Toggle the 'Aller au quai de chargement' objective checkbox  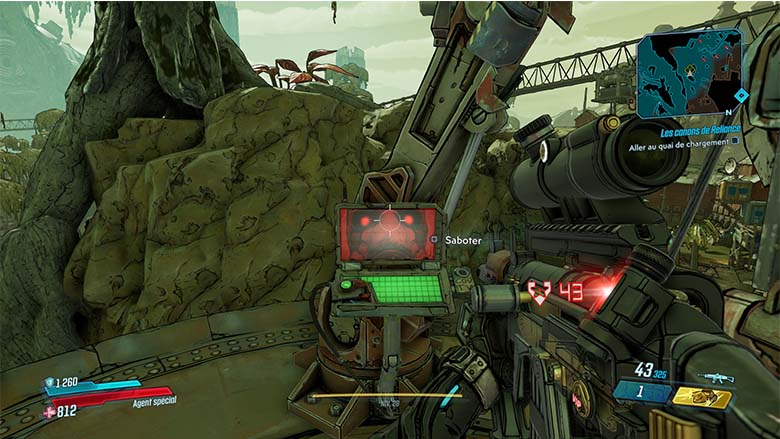[x=735, y=141]
